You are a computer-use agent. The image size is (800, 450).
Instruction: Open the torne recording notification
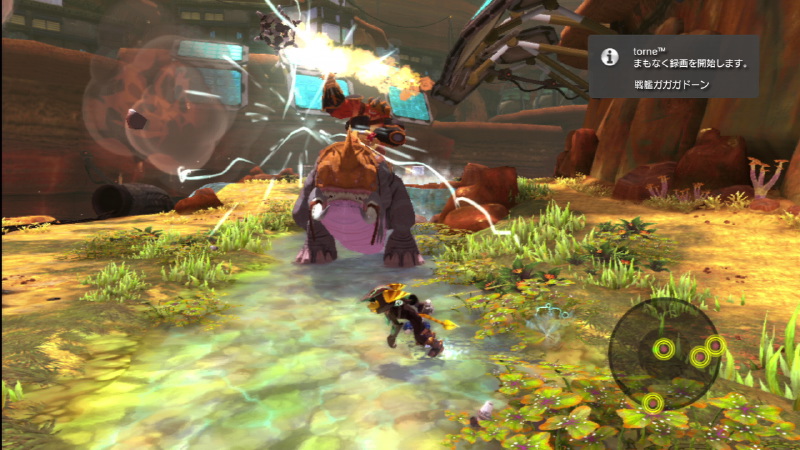coord(671,66)
